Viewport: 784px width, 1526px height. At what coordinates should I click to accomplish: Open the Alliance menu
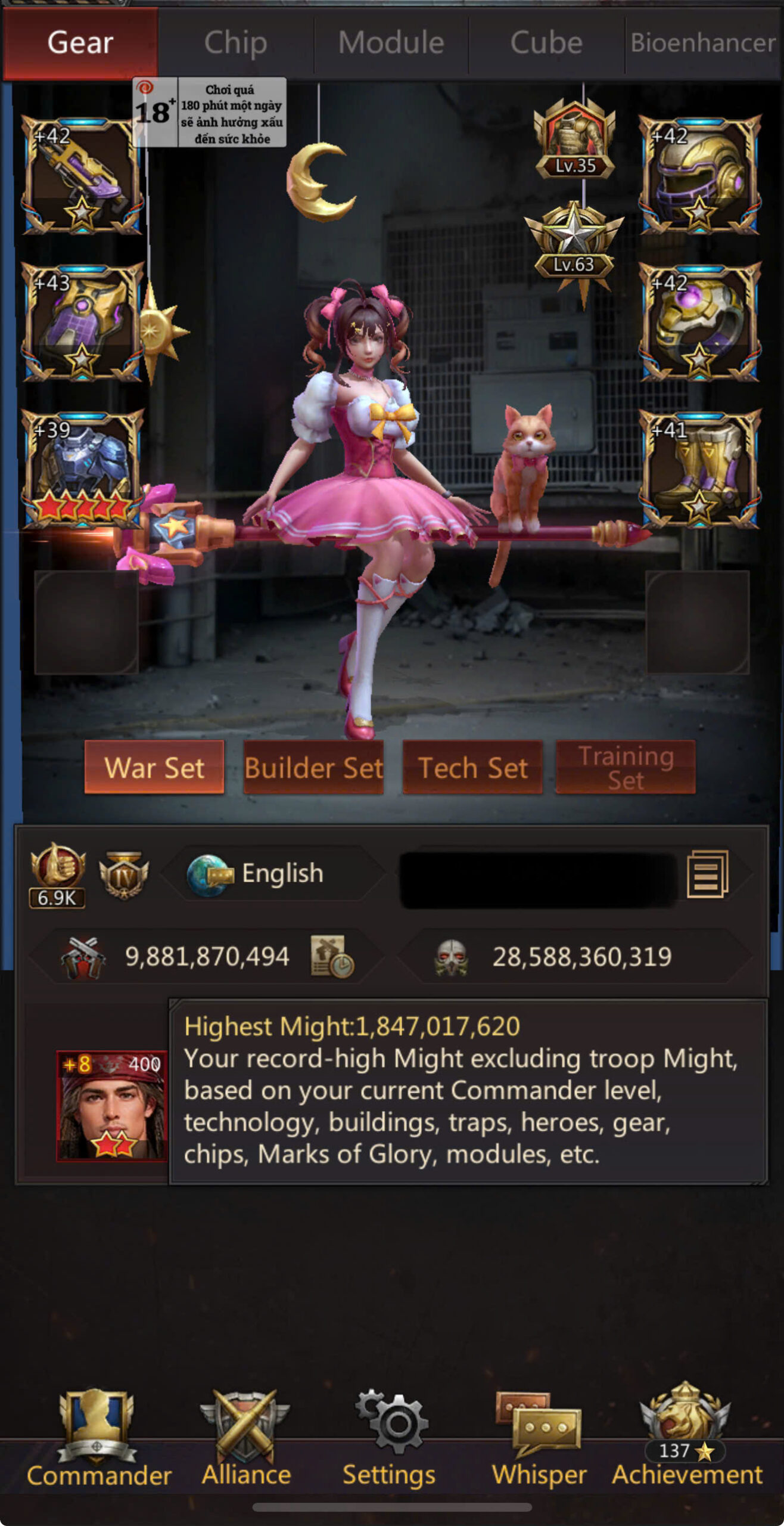pos(245,1437)
